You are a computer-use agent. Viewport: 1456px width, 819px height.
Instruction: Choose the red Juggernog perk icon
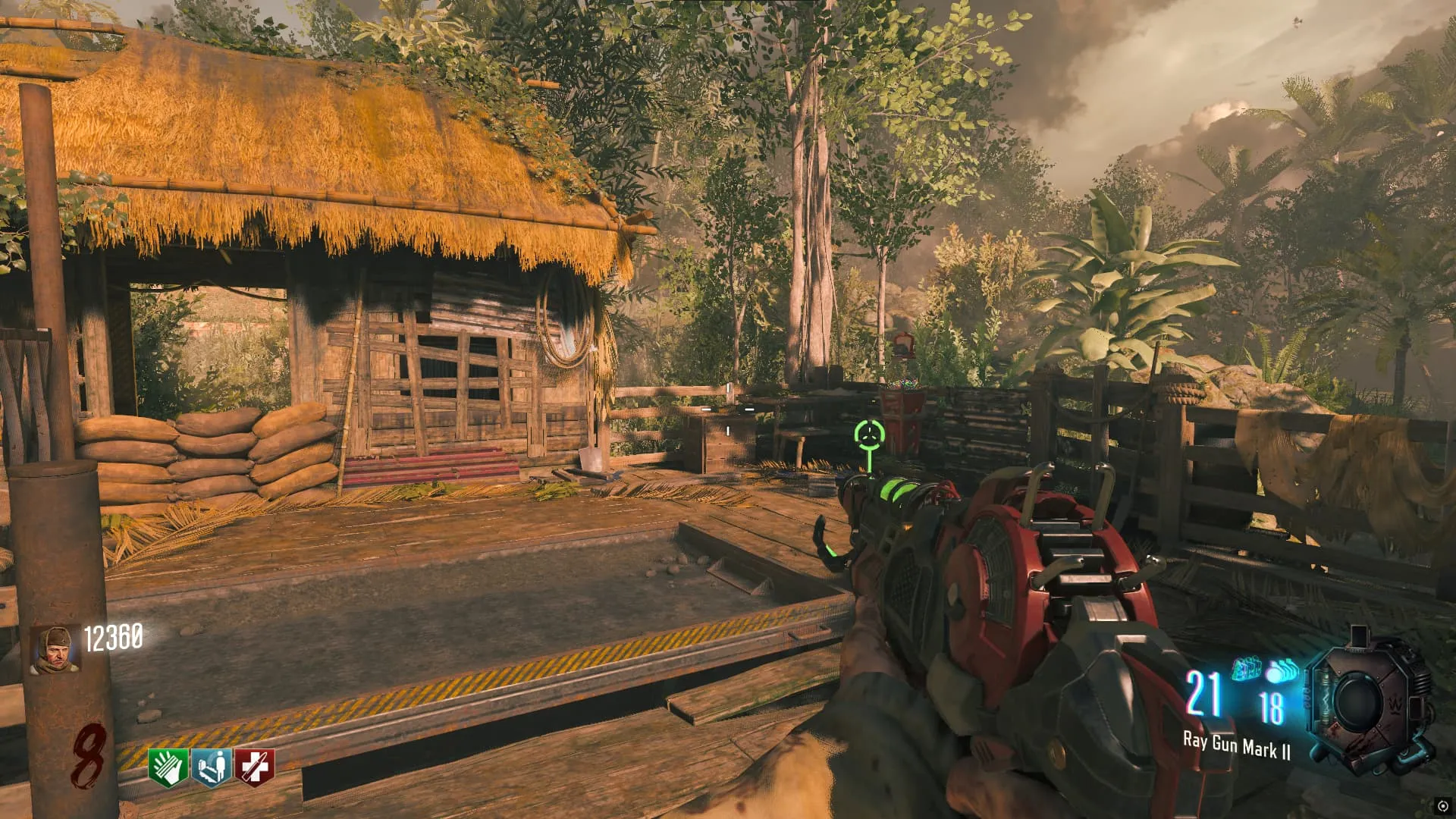point(254,767)
